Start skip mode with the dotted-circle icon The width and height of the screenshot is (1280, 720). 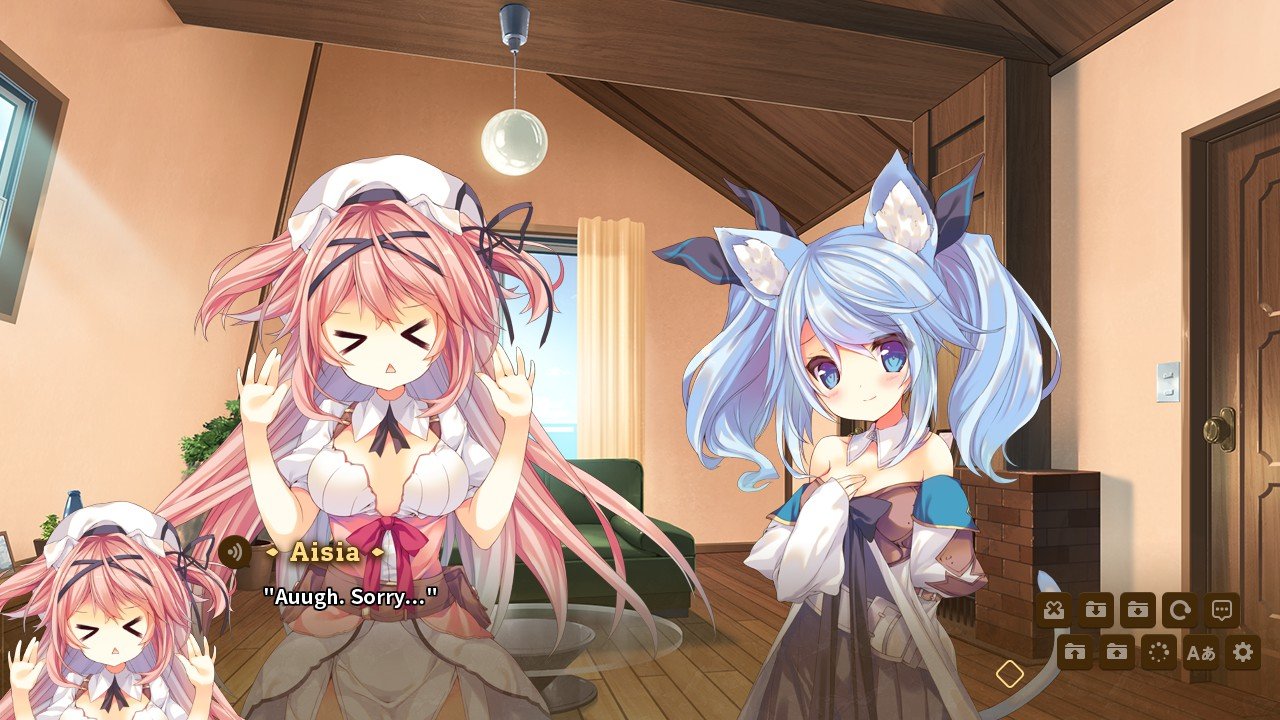[1158, 651]
